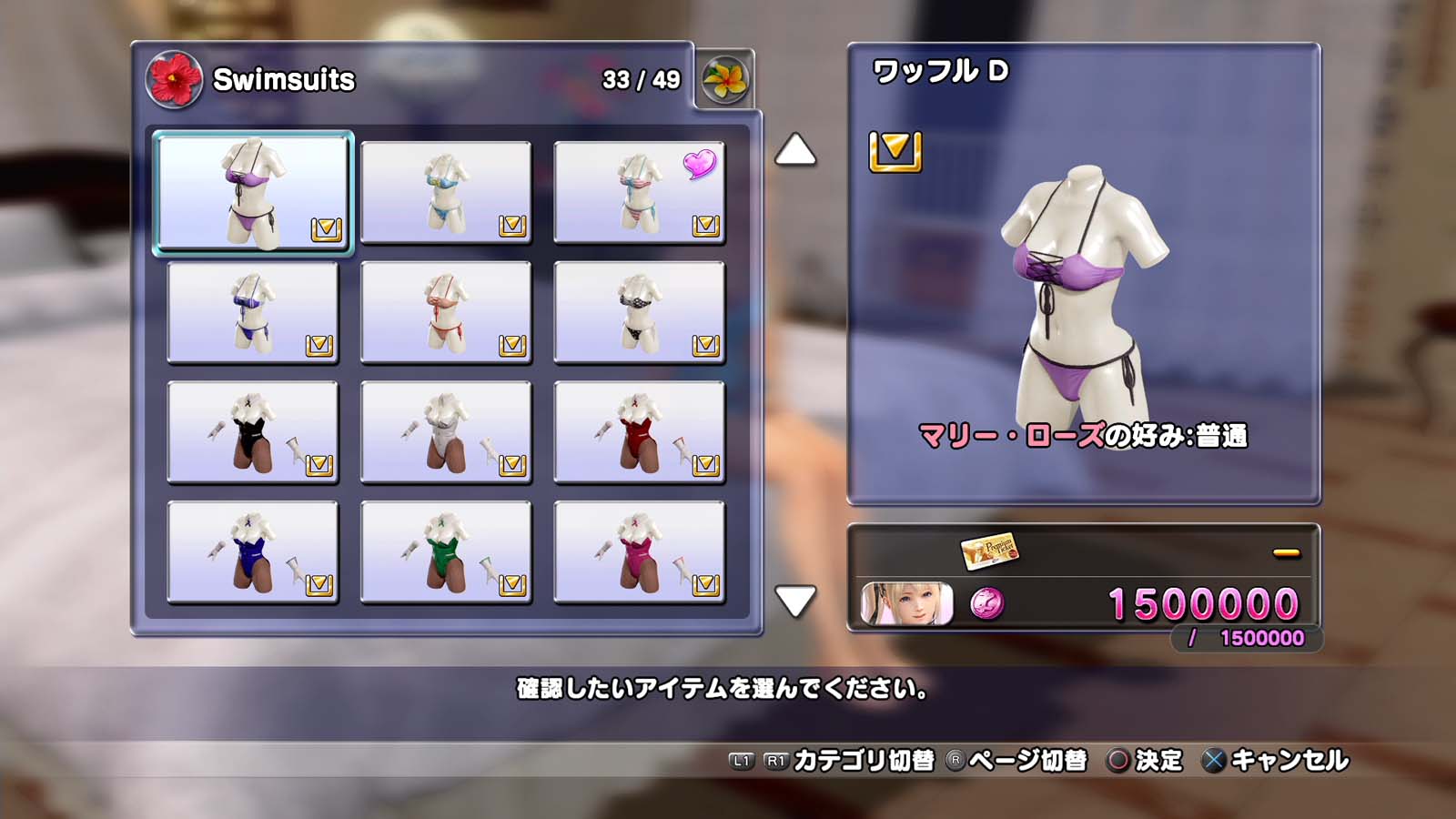
Task: Select the pink bunny suit slot
Action: pos(639,552)
